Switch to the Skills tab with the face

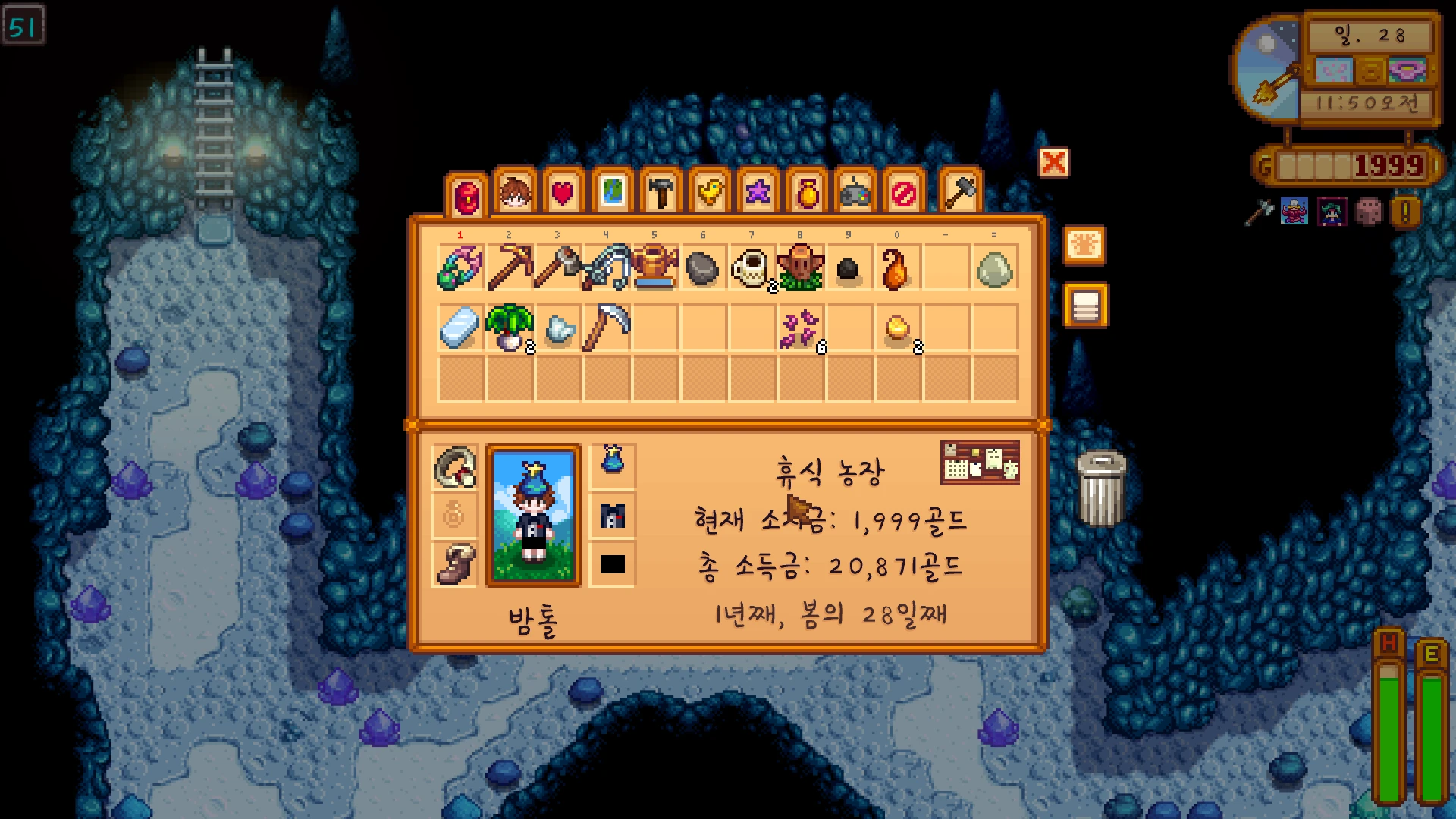click(x=515, y=192)
